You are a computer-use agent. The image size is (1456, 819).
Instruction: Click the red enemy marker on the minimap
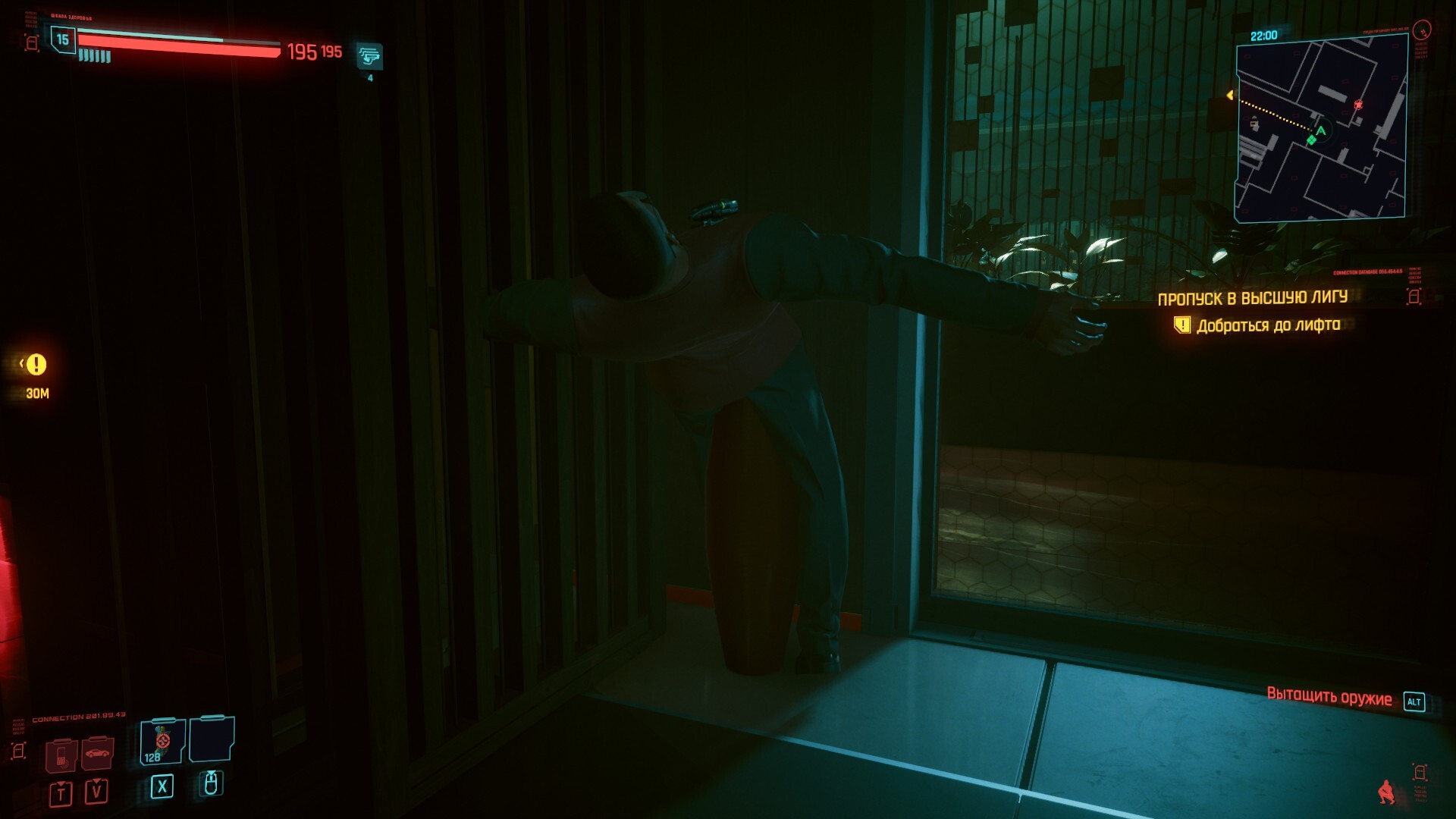(1358, 105)
